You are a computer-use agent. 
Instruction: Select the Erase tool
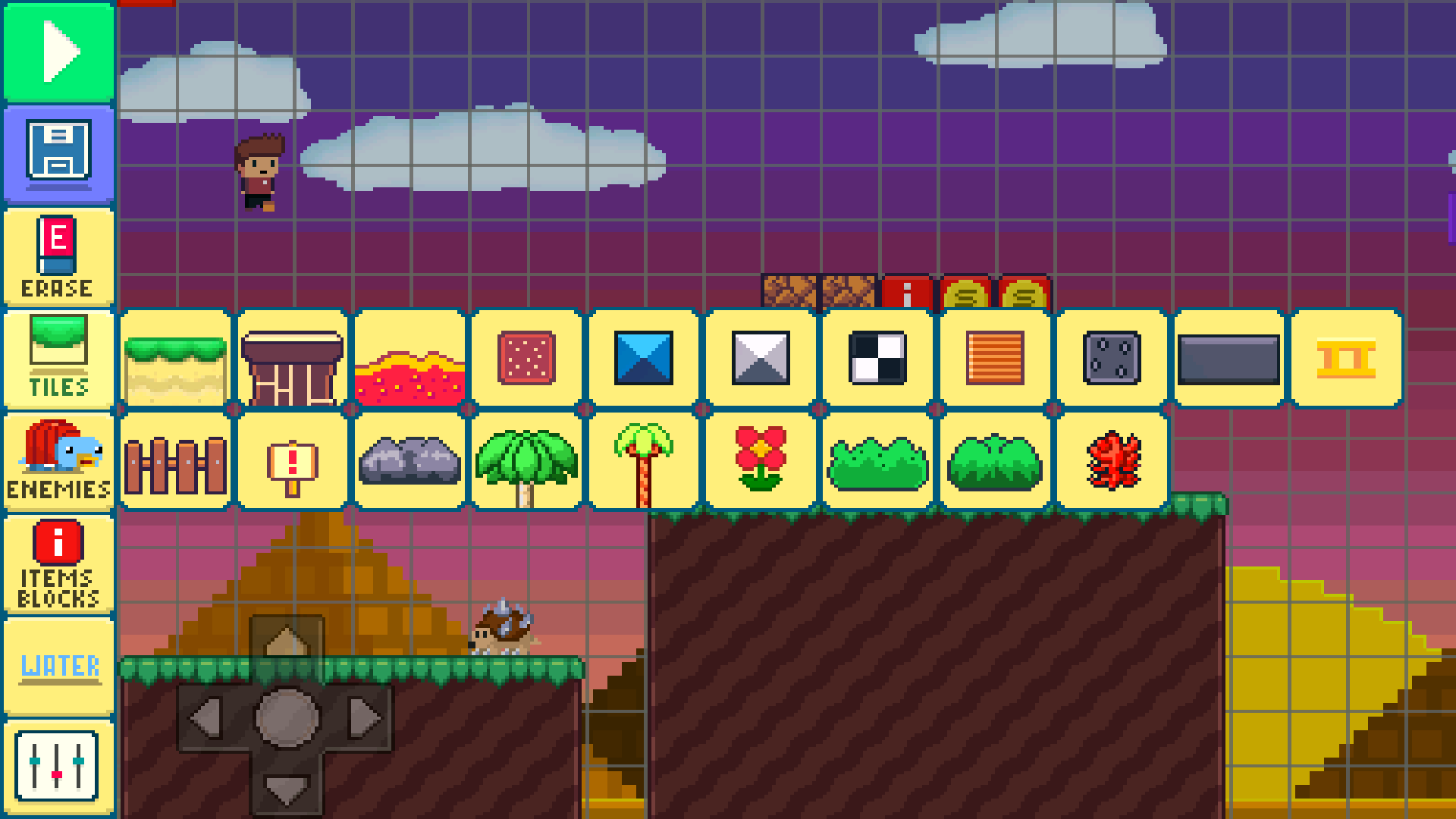coord(58,256)
